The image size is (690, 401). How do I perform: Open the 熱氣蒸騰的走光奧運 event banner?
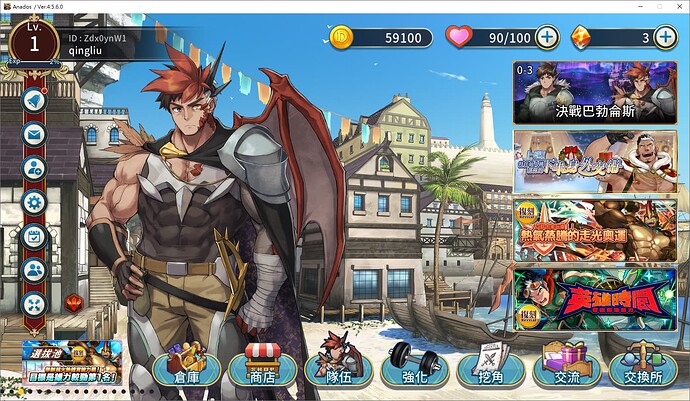pos(595,229)
